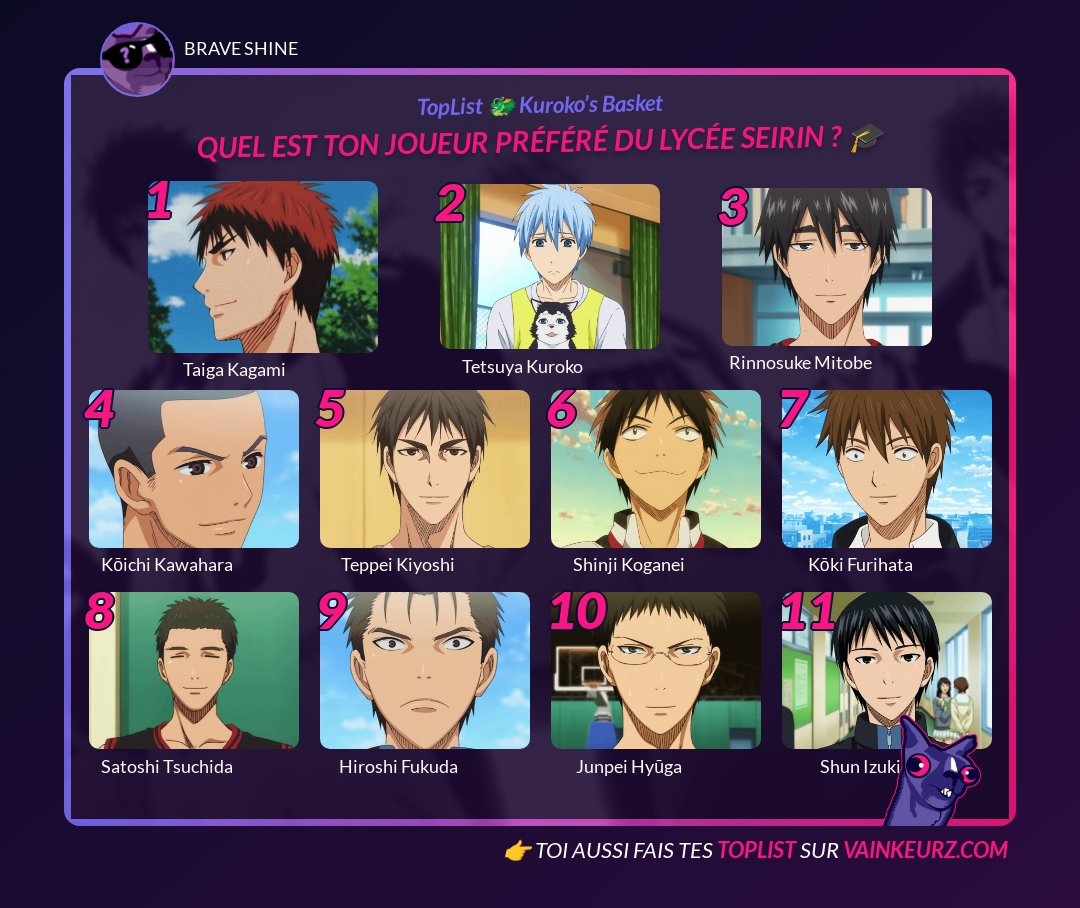Viewport: 1080px width, 908px height.
Task: Pick Rinnosuke Mitobe's thumbnail
Action: (827, 267)
